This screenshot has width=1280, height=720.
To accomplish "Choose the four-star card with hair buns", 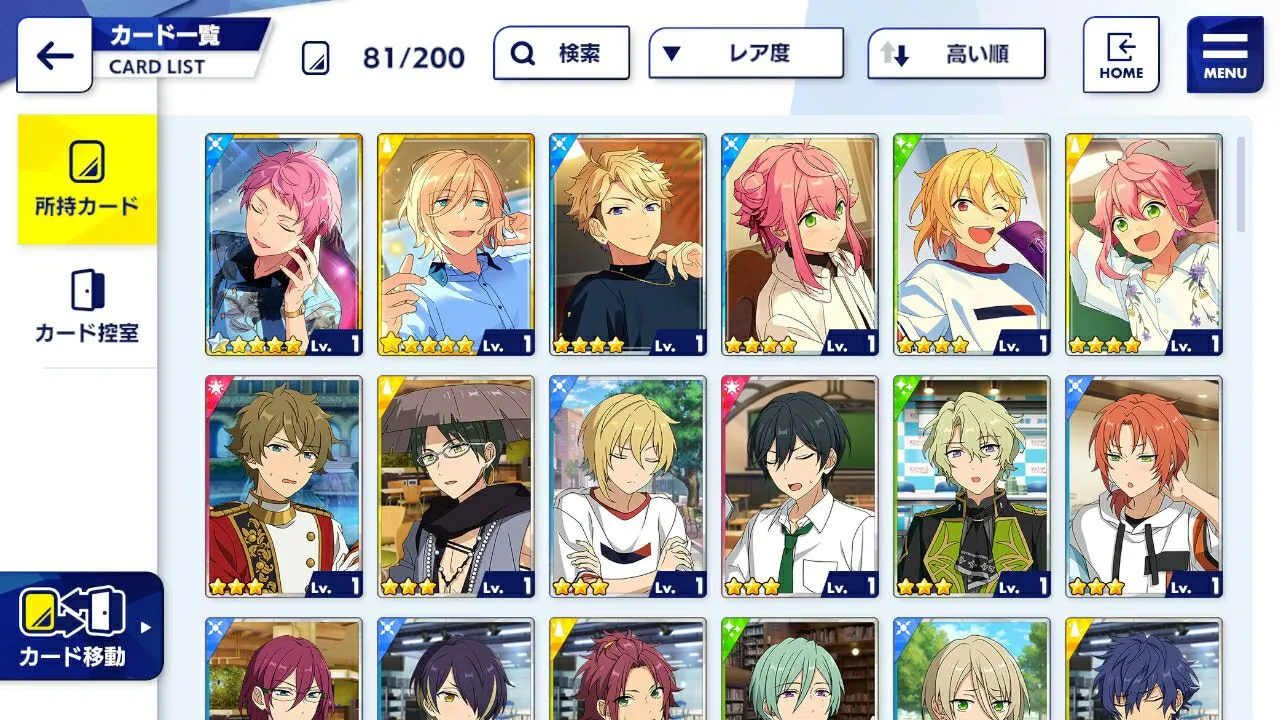I will [800, 244].
